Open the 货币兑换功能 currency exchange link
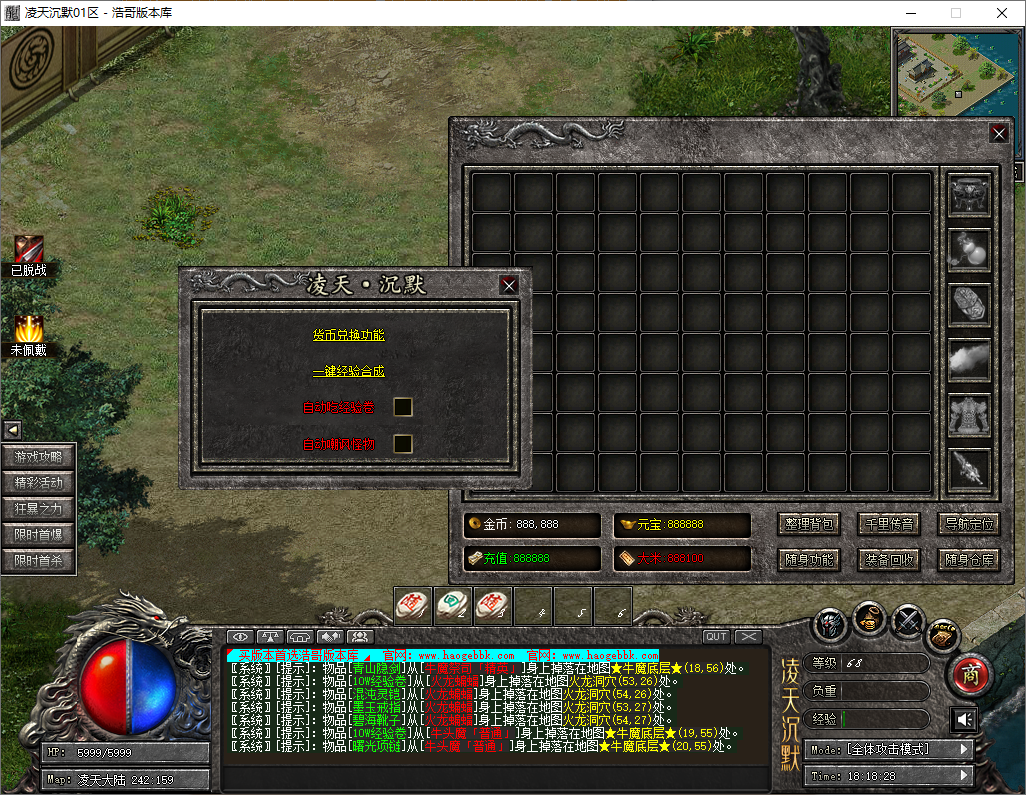This screenshot has width=1026, height=795. [348, 335]
